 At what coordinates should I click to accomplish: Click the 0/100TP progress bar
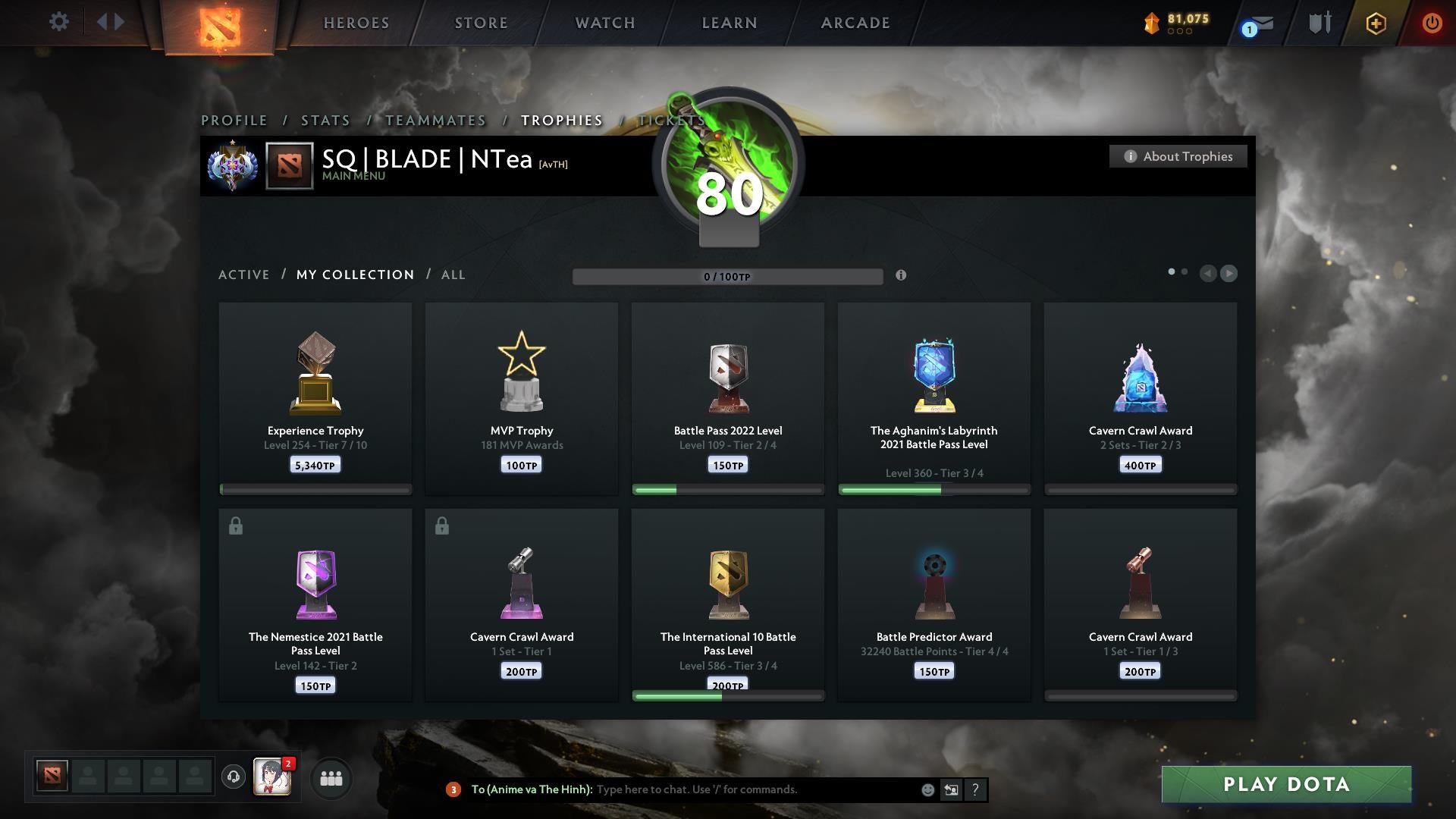pos(728,277)
